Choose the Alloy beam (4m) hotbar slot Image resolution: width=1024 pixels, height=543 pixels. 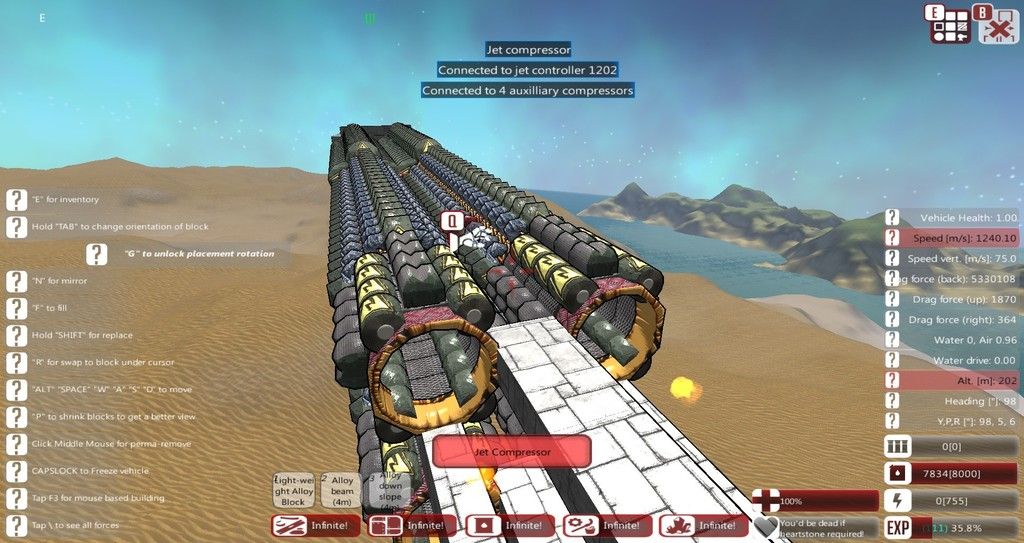click(342, 490)
